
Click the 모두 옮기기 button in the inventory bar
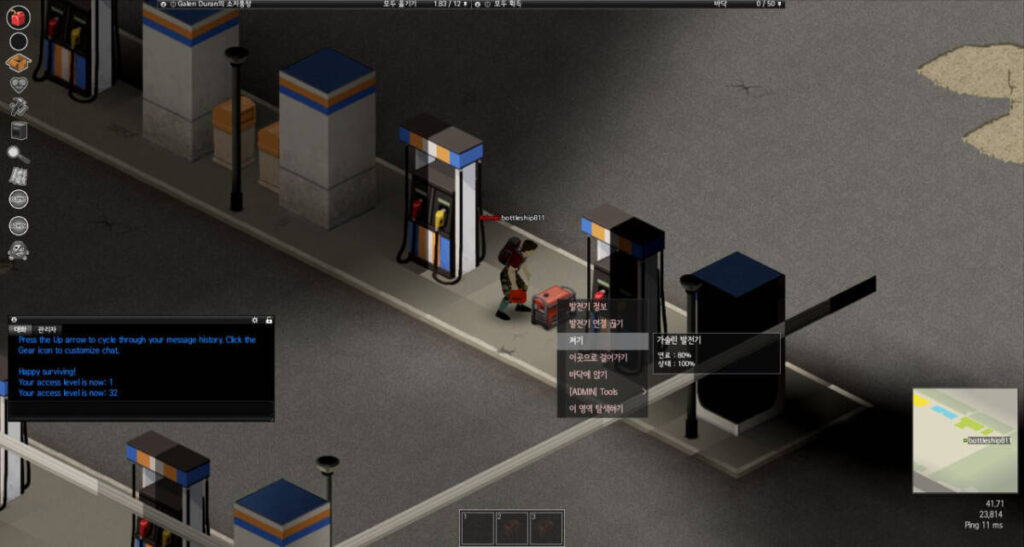click(x=402, y=5)
